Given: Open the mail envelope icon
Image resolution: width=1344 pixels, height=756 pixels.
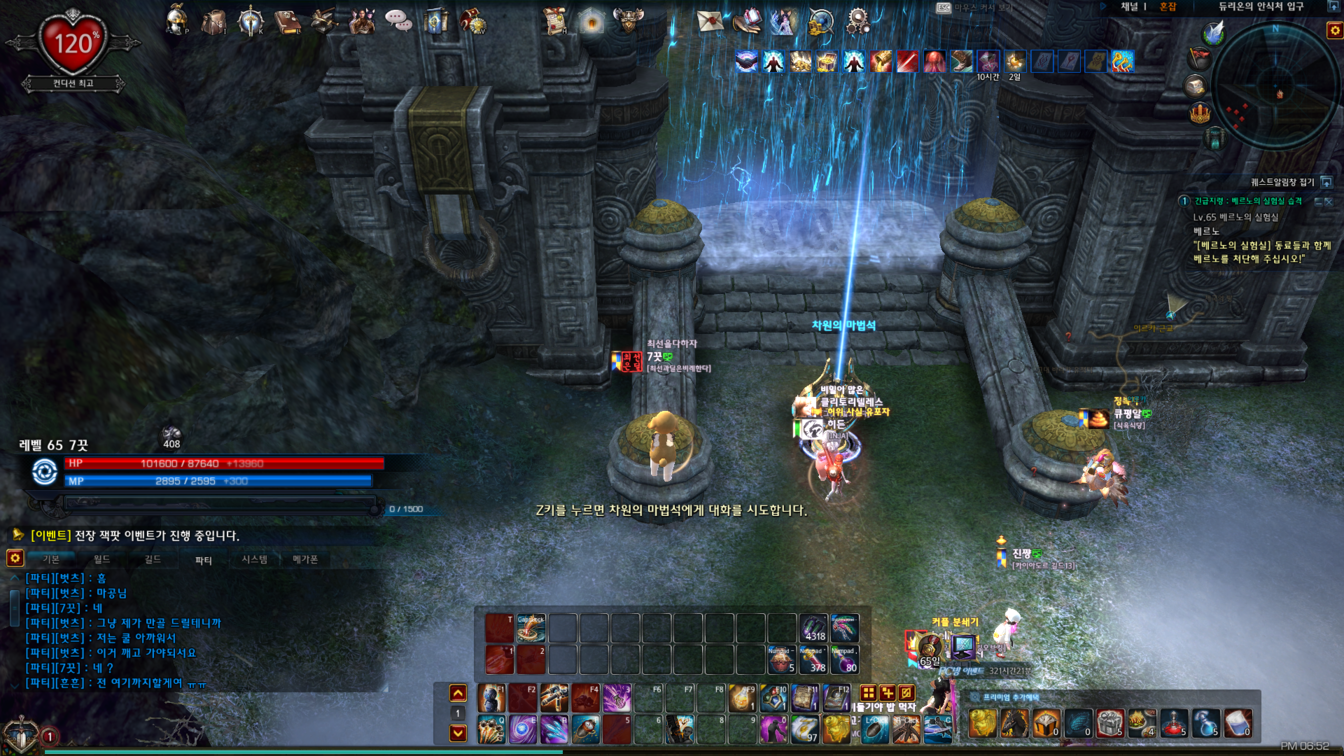Looking at the screenshot, I should (x=709, y=21).
